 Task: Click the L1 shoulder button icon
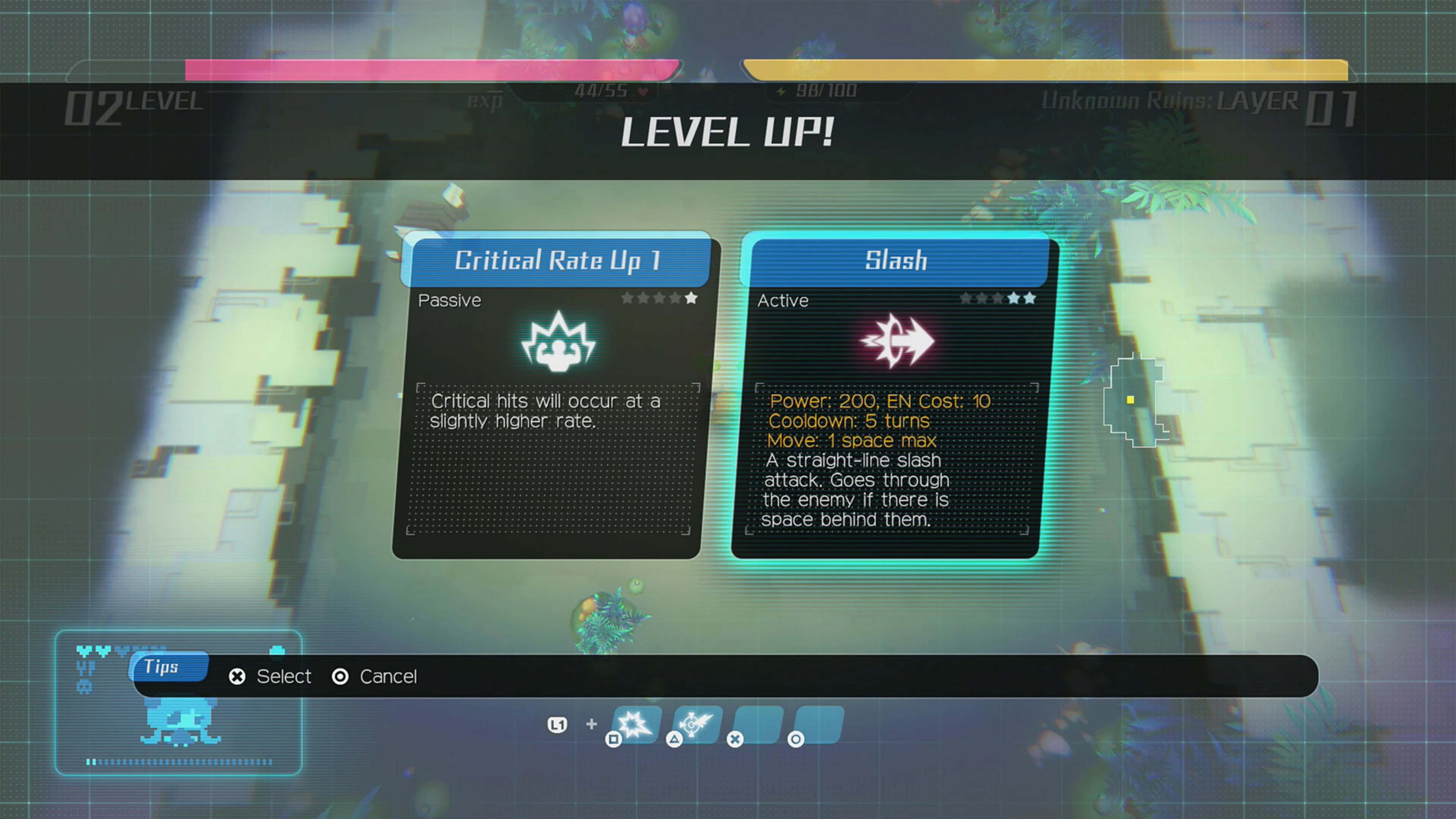[x=557, y=724]
